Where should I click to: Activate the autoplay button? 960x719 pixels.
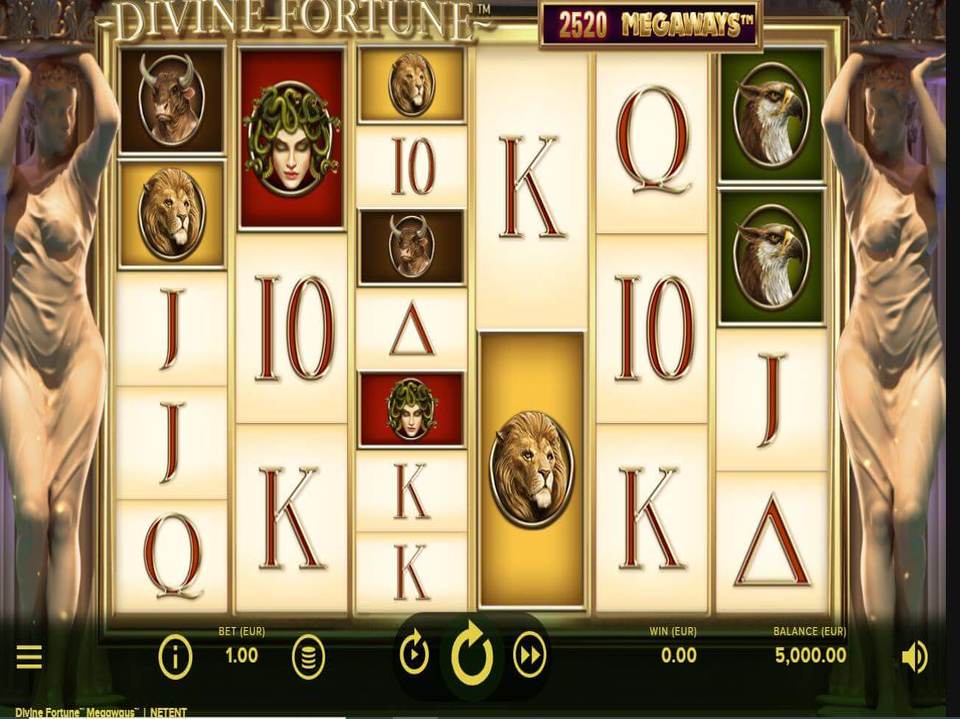coord(414,655)
